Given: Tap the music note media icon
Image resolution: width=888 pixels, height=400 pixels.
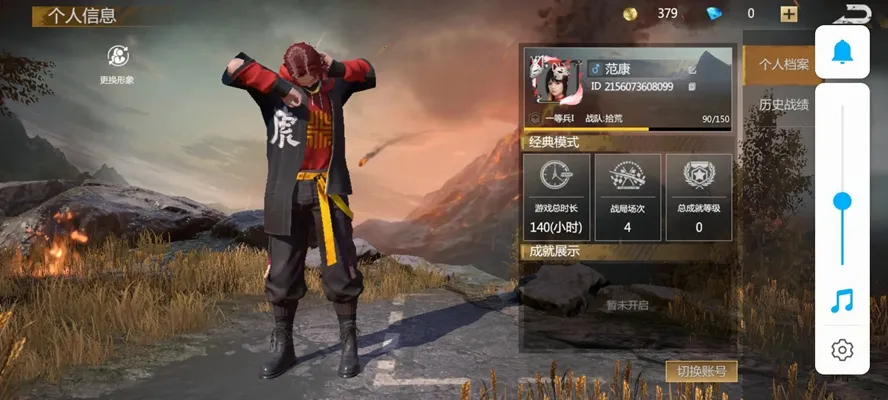Looking at the screenshot, I should pyautogui.click(x=842, y=300).
